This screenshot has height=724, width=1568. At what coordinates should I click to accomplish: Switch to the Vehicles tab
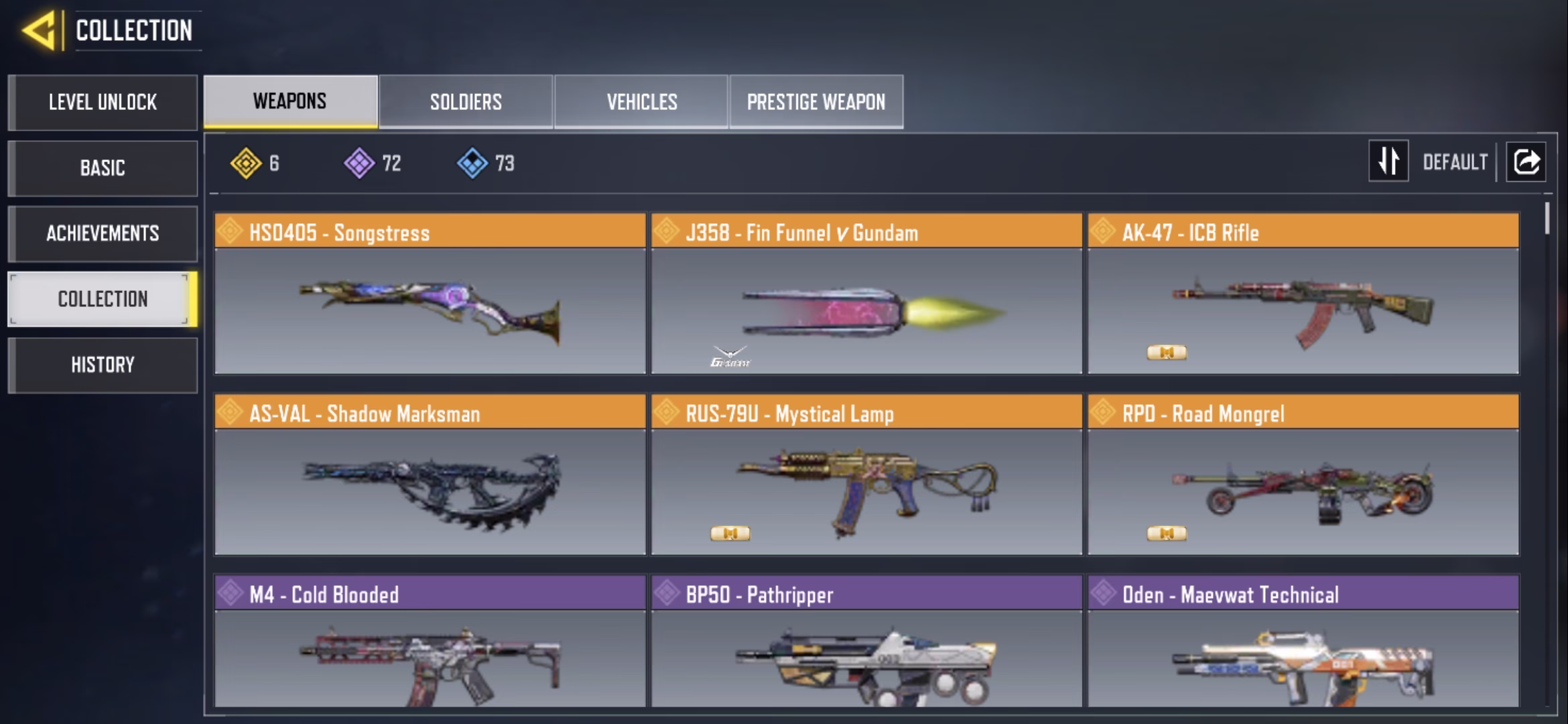641,102
